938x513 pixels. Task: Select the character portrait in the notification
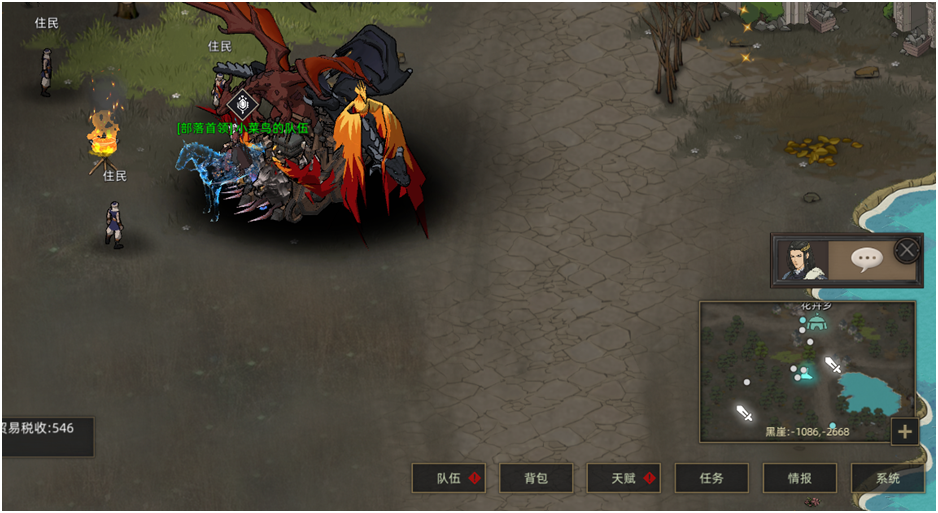coord(803,261)
